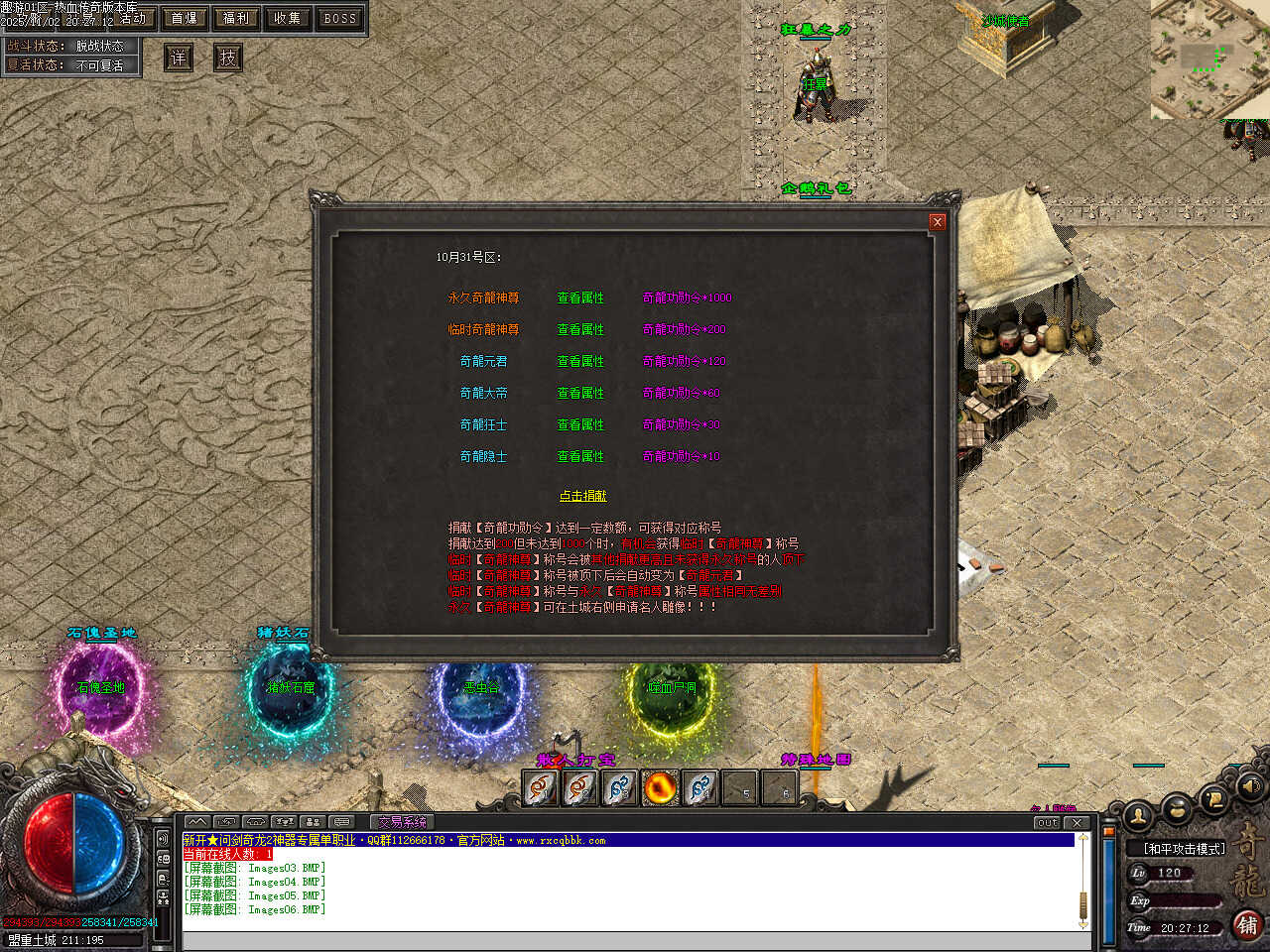Select 查看属性 next to 奇龍隐士
The width and height of the screenshot is (1270, 952).
tap(580, 456)
